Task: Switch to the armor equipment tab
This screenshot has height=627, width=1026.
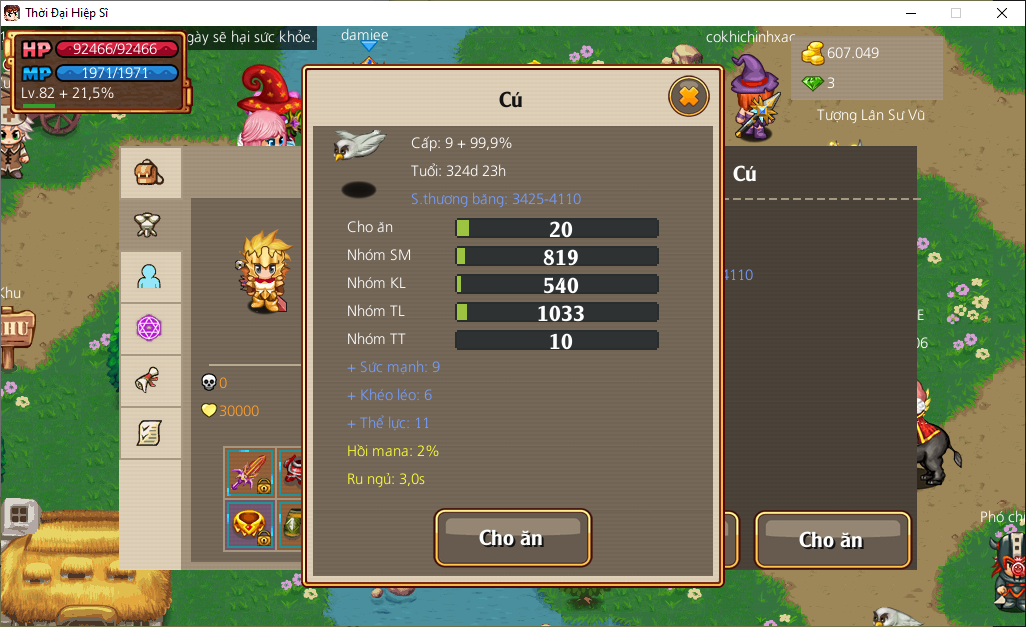Action: coord(150,225)
